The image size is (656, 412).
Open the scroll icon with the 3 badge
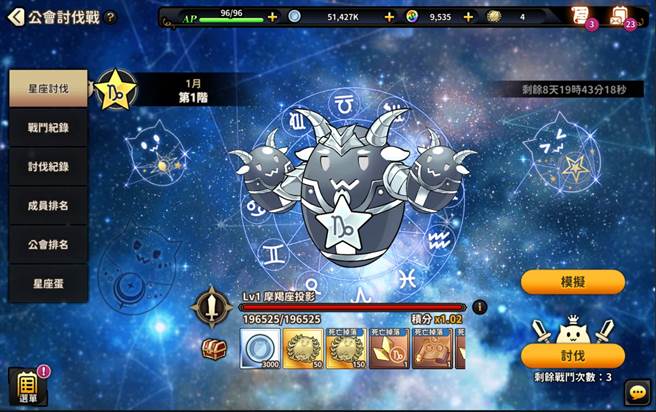pyautogui.click(x=579, y=15)
